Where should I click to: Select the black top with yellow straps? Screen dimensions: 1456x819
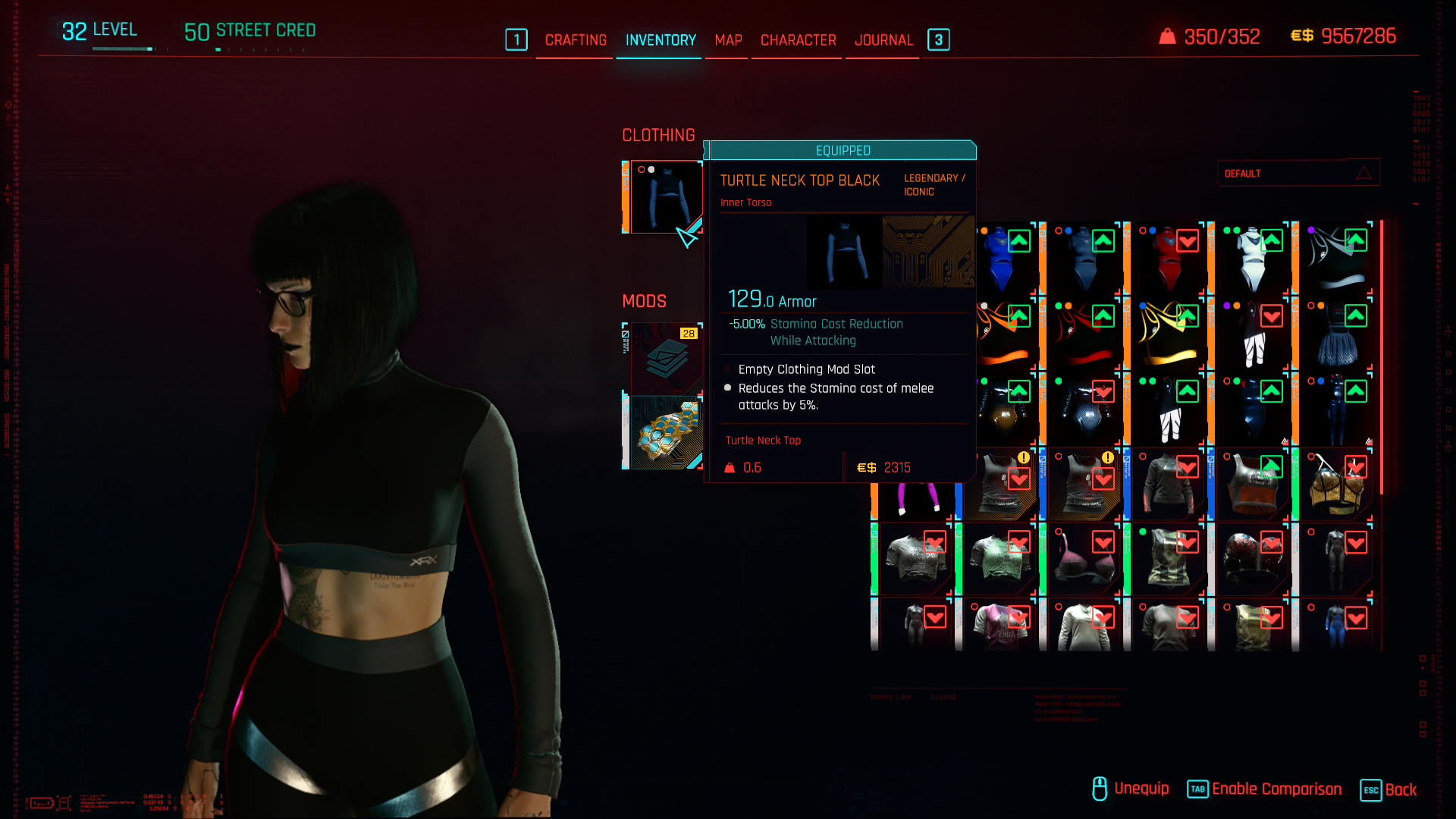click(x=1168, y=335)
